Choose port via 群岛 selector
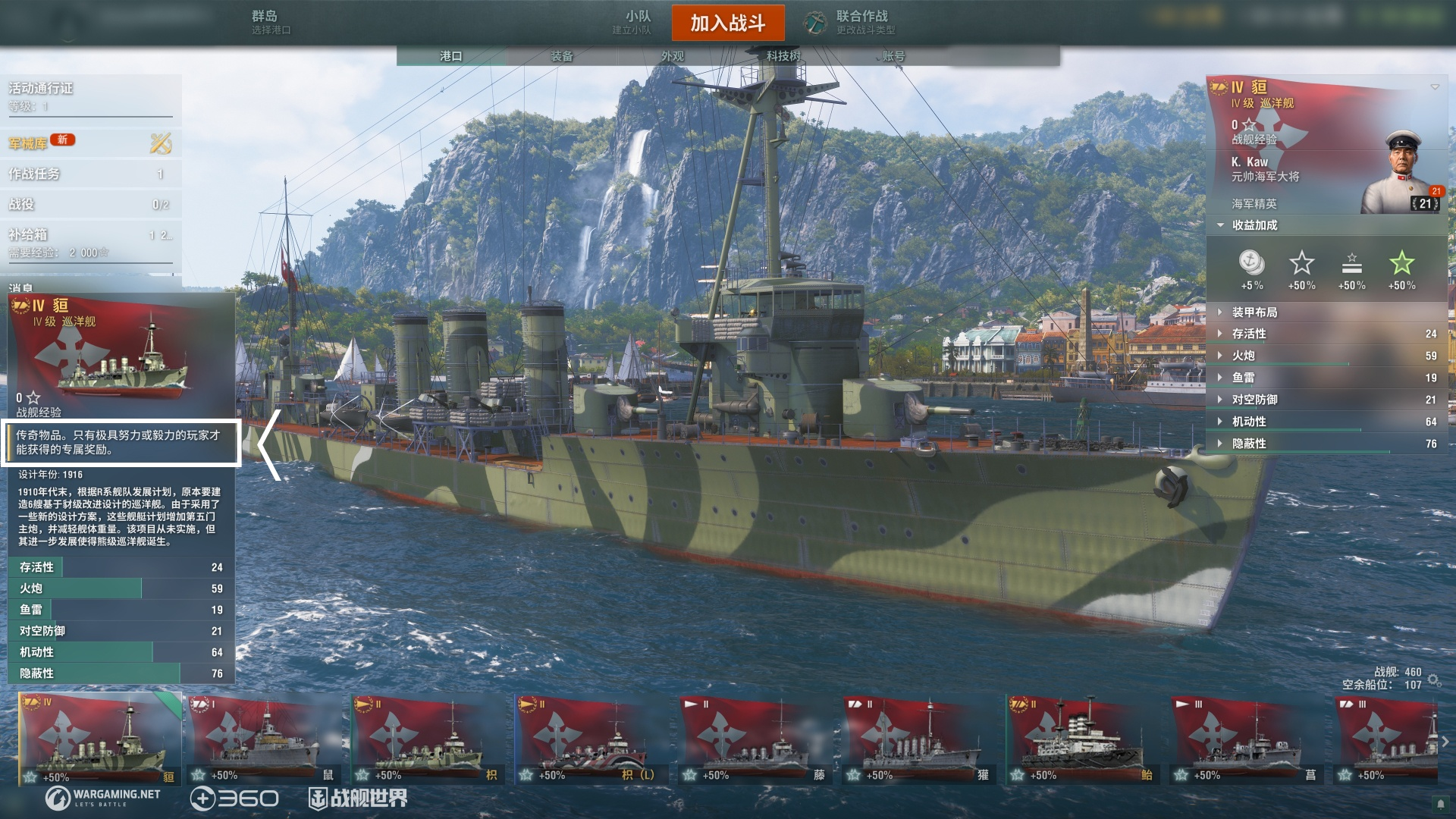Image resolution: width=1456 pixels, height=819 pixels. 270,22
